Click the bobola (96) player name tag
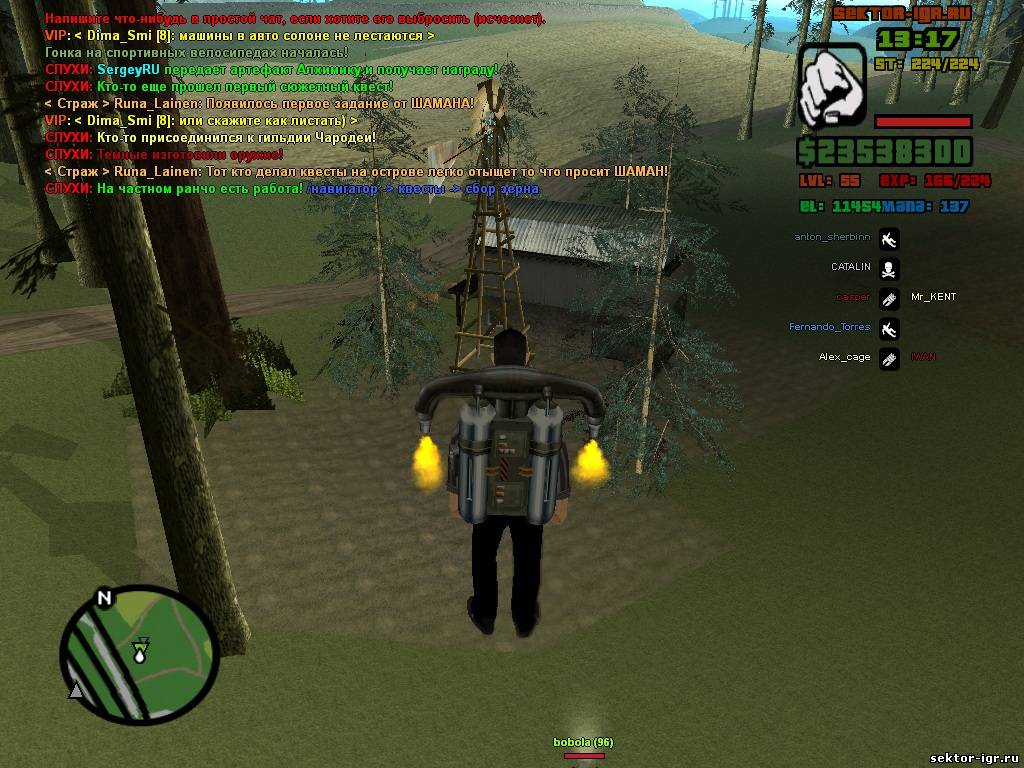 [583, 742]
